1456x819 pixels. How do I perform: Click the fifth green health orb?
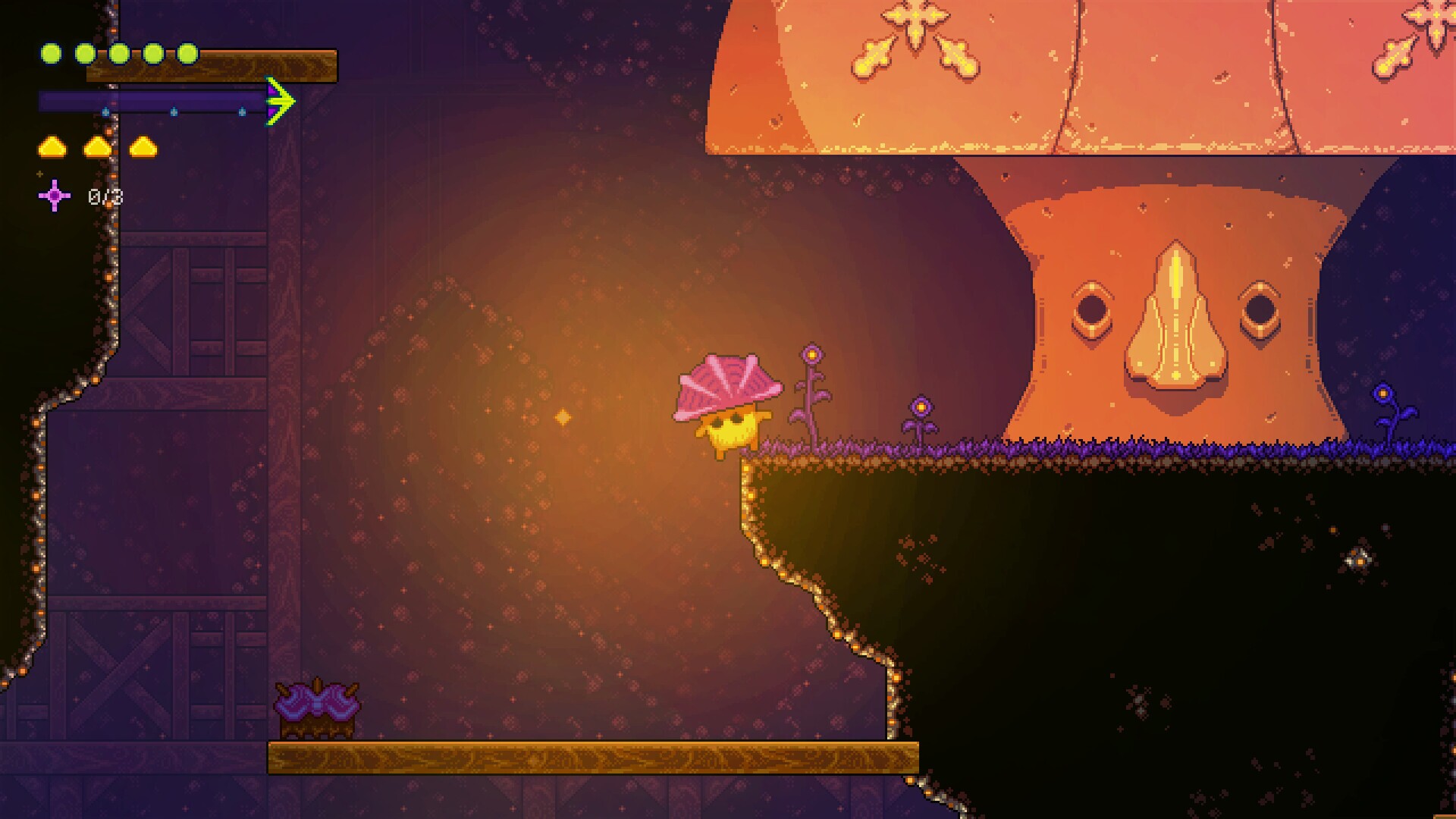pos(188,52)
